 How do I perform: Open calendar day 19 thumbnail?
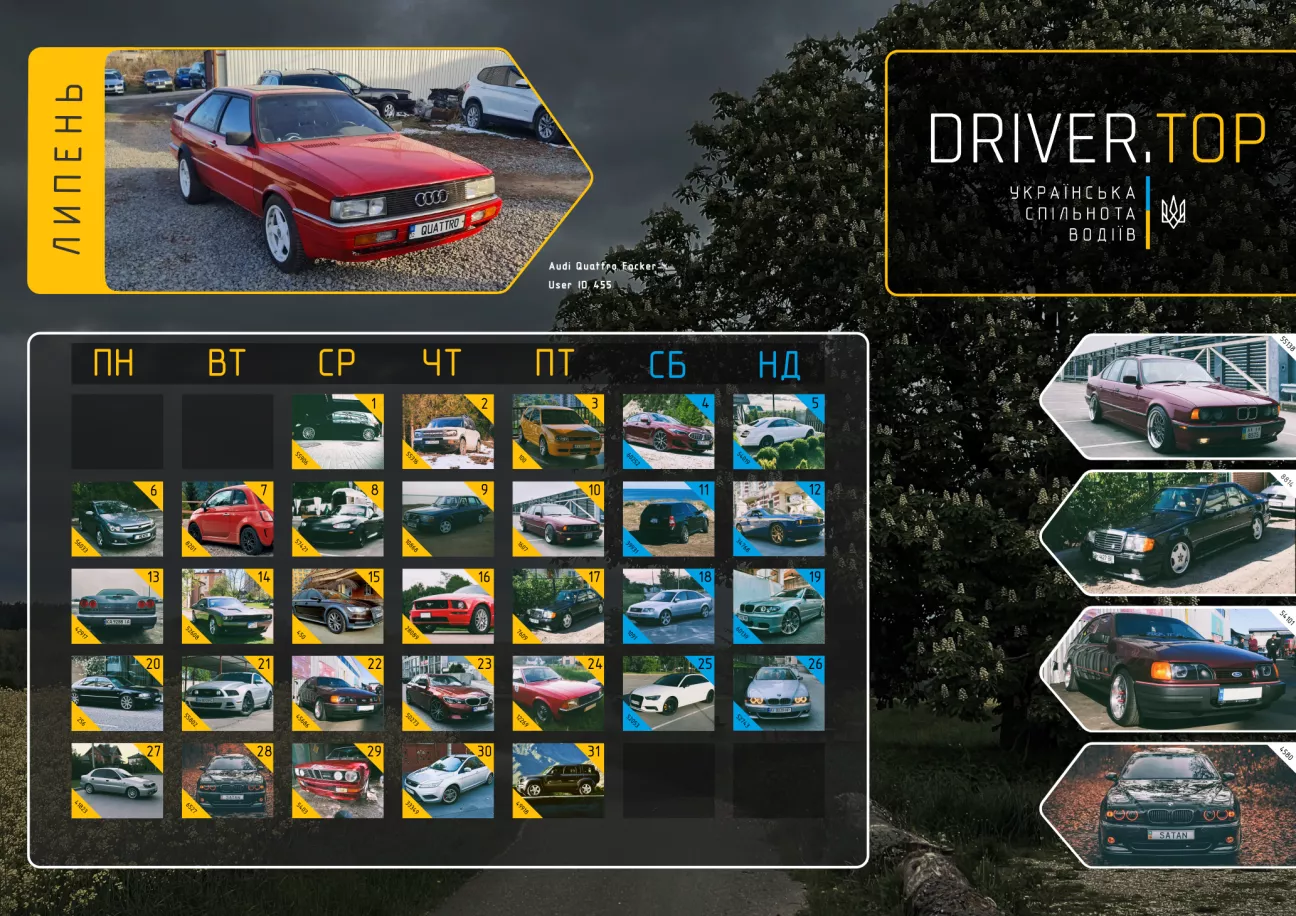pos(778,606)
